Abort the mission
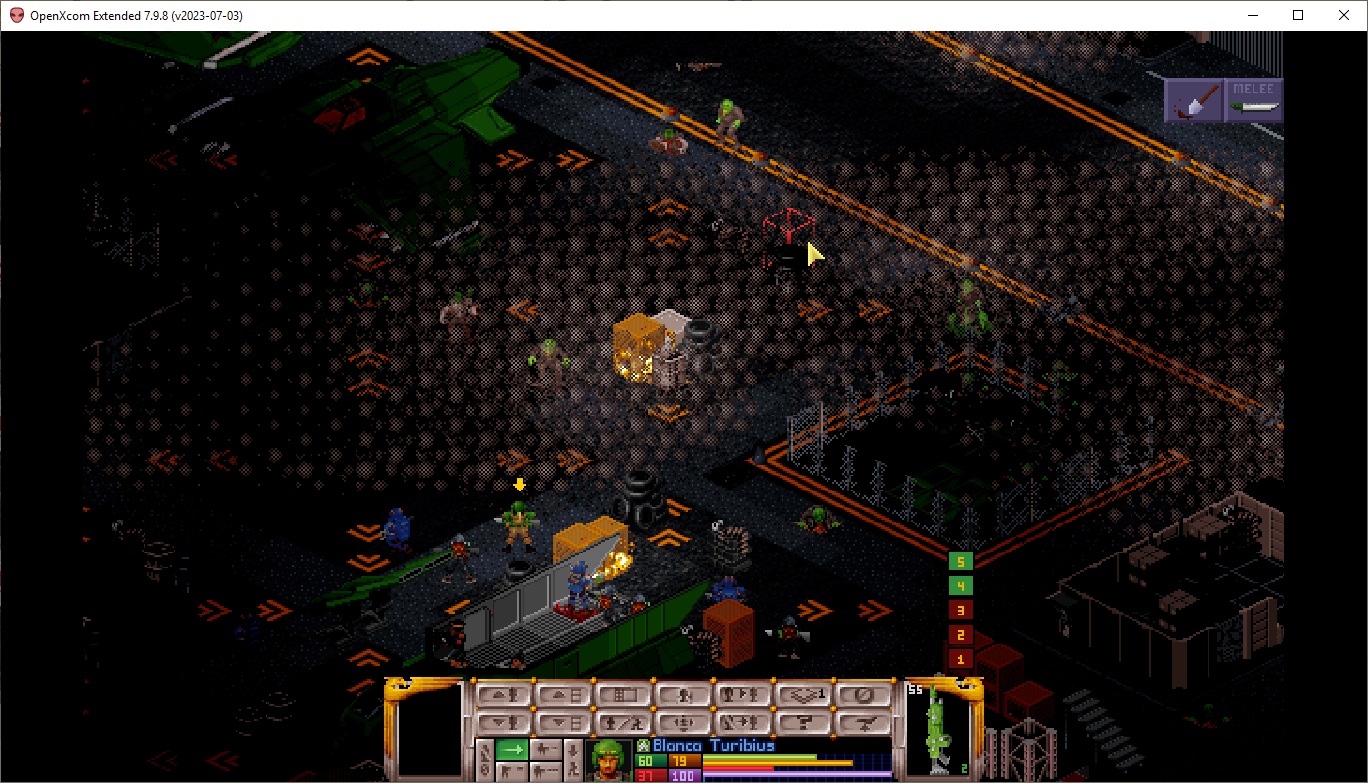 pos(864,720)
